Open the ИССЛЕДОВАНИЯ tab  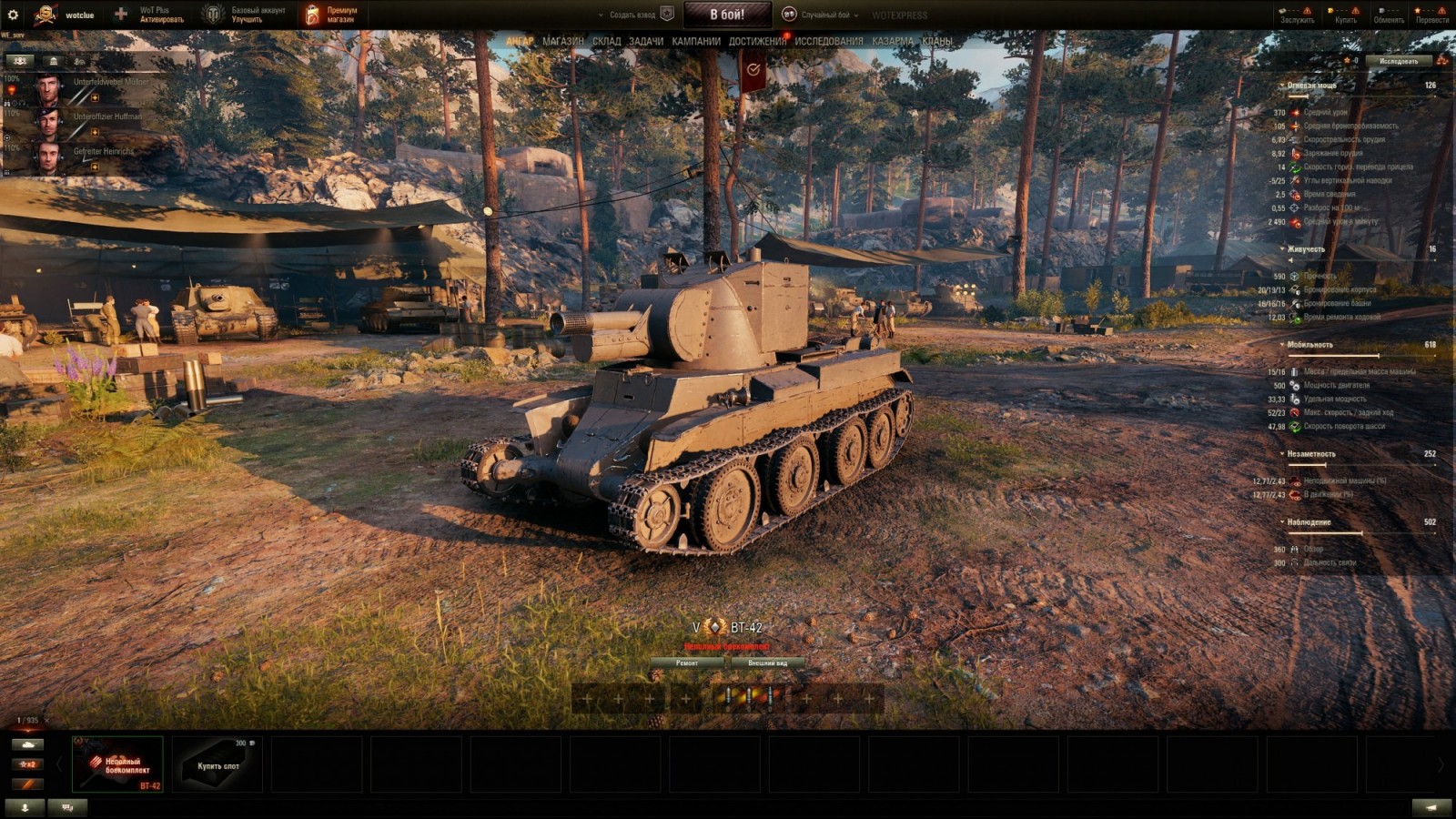pyautogui.click(x=827, y=41)
